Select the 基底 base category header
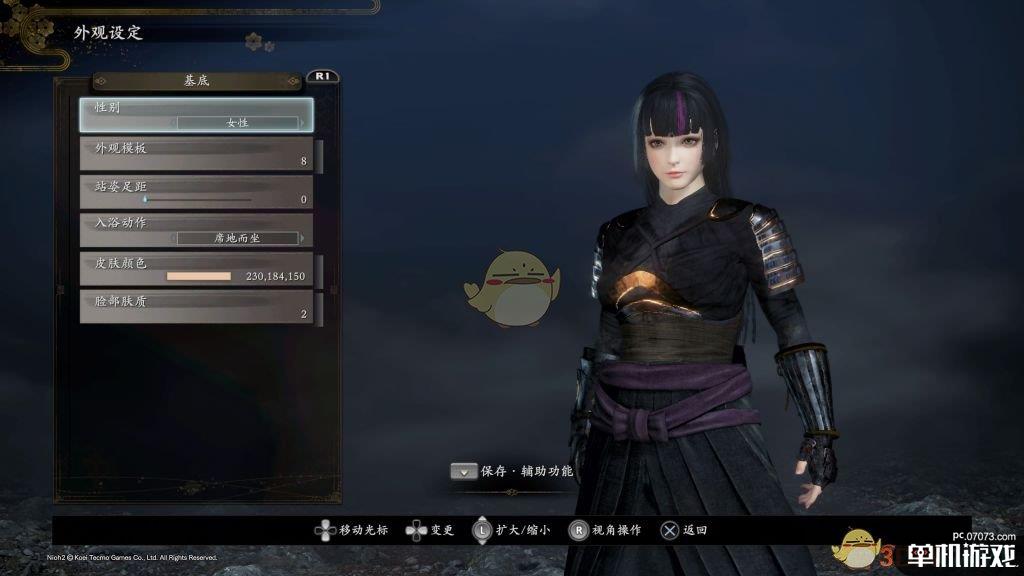The width and height of the screenshot is (1024, 576). click(x=196, y=81)
